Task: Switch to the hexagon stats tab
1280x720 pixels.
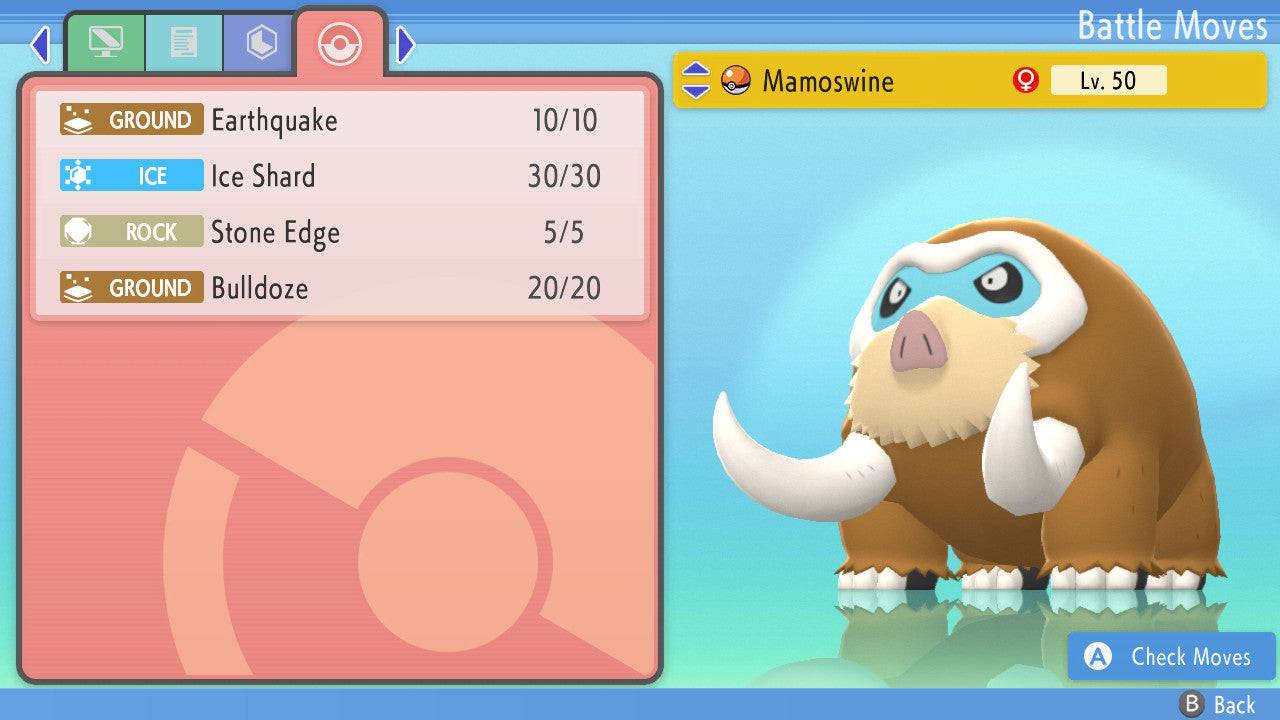Action: (x=261, y=44)
